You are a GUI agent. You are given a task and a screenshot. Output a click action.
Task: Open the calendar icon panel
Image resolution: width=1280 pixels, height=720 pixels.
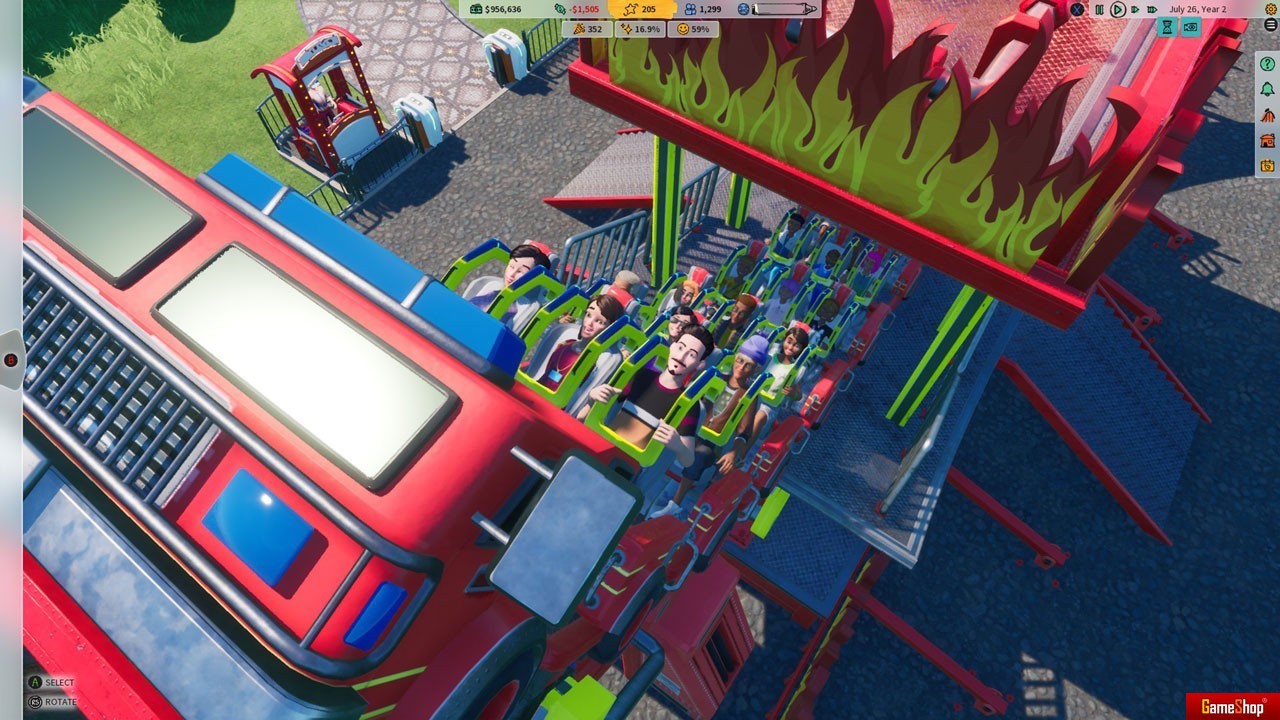[x=1268, y=166]
